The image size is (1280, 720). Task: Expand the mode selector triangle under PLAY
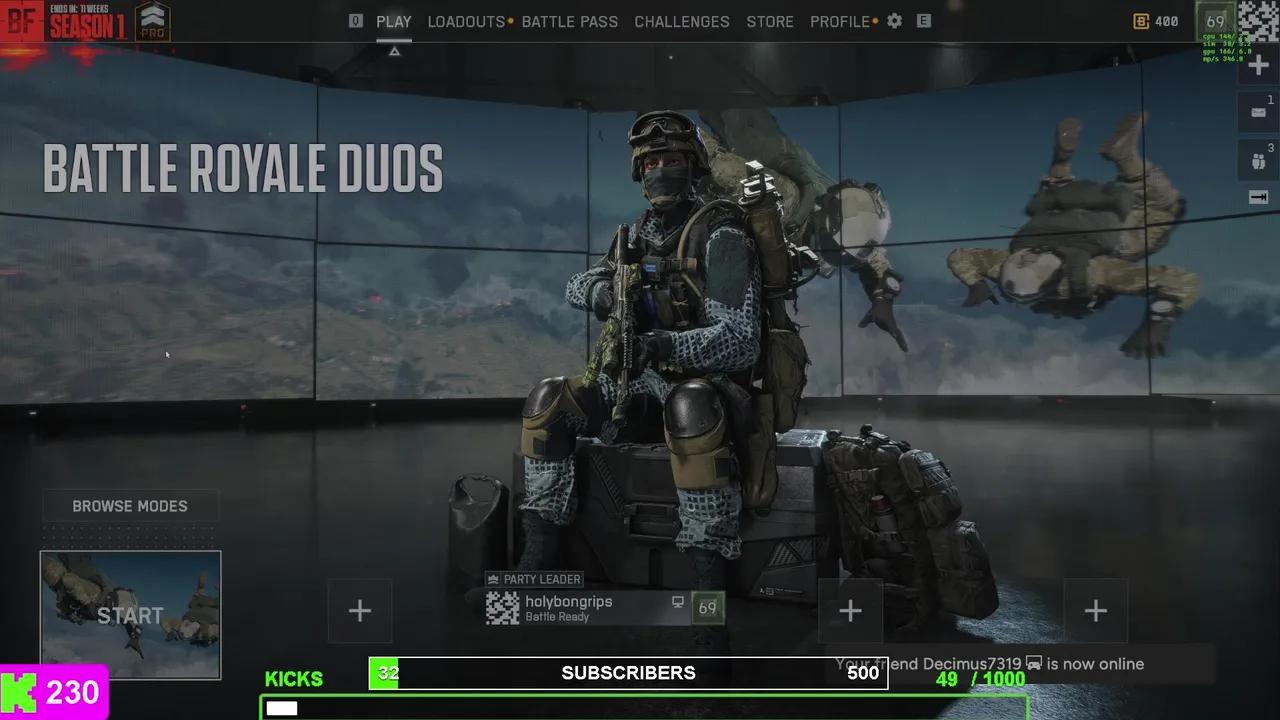point(394,49)
